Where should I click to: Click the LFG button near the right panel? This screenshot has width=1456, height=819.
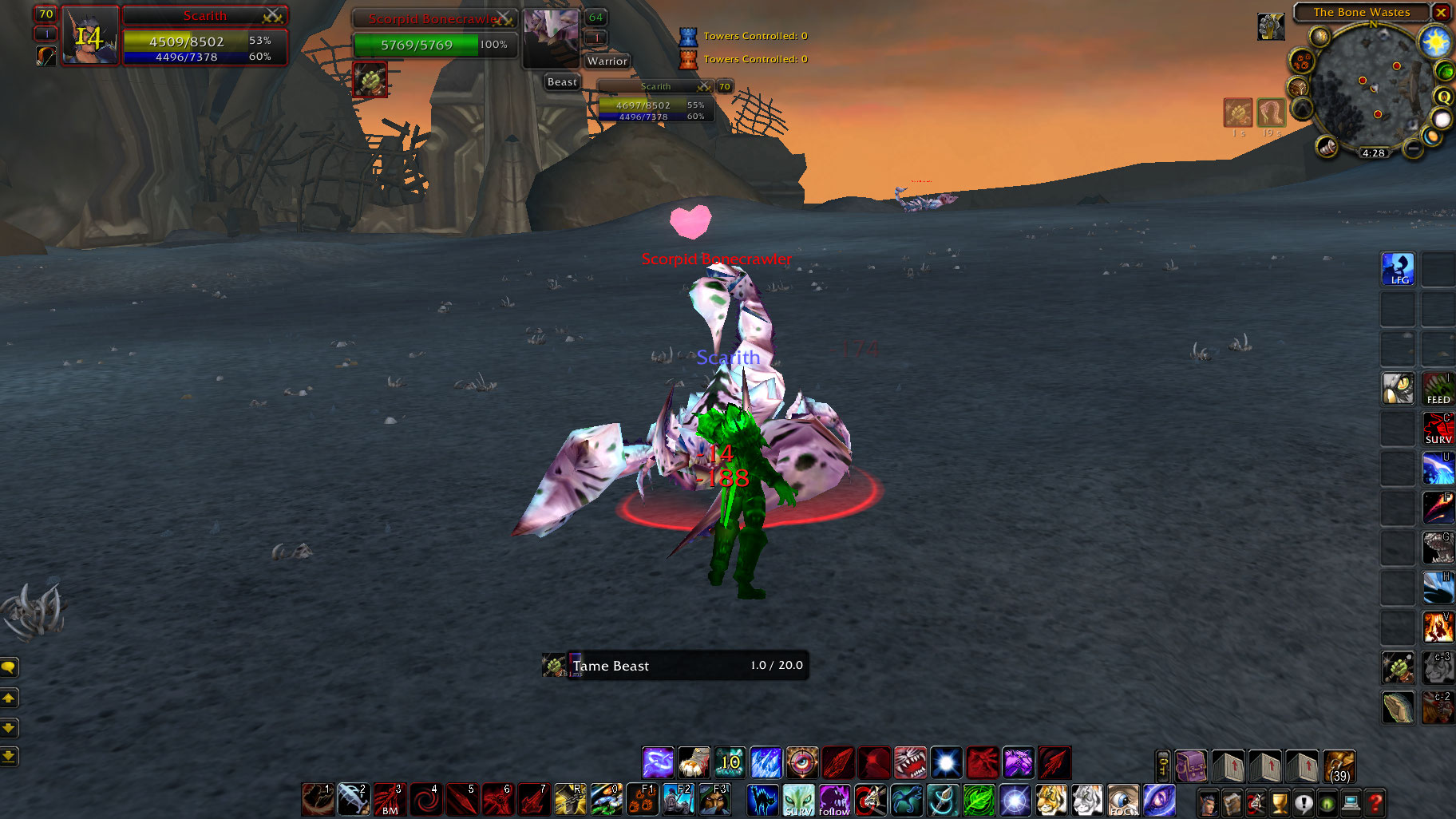point(1398,269)
